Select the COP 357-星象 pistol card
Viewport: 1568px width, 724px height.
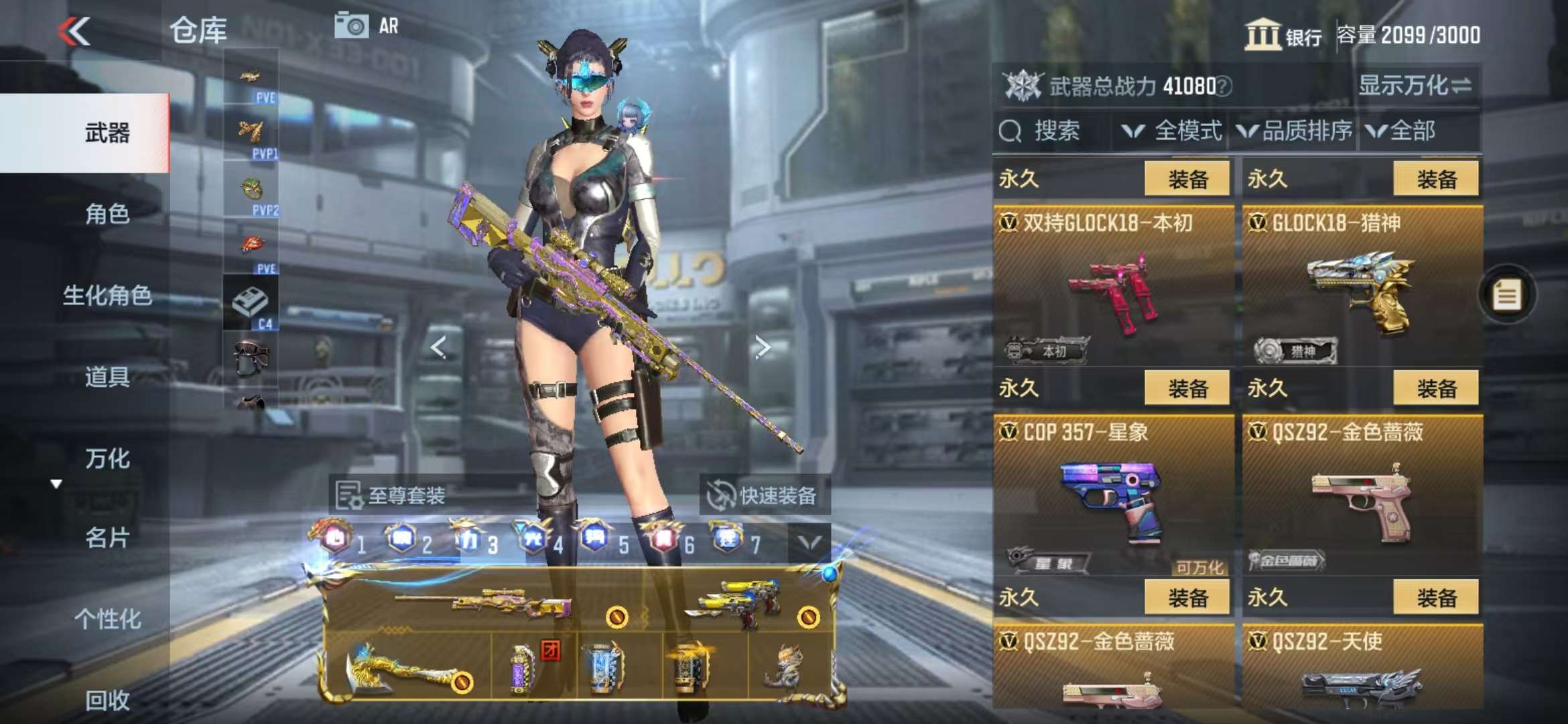[x=1112, y=496]
